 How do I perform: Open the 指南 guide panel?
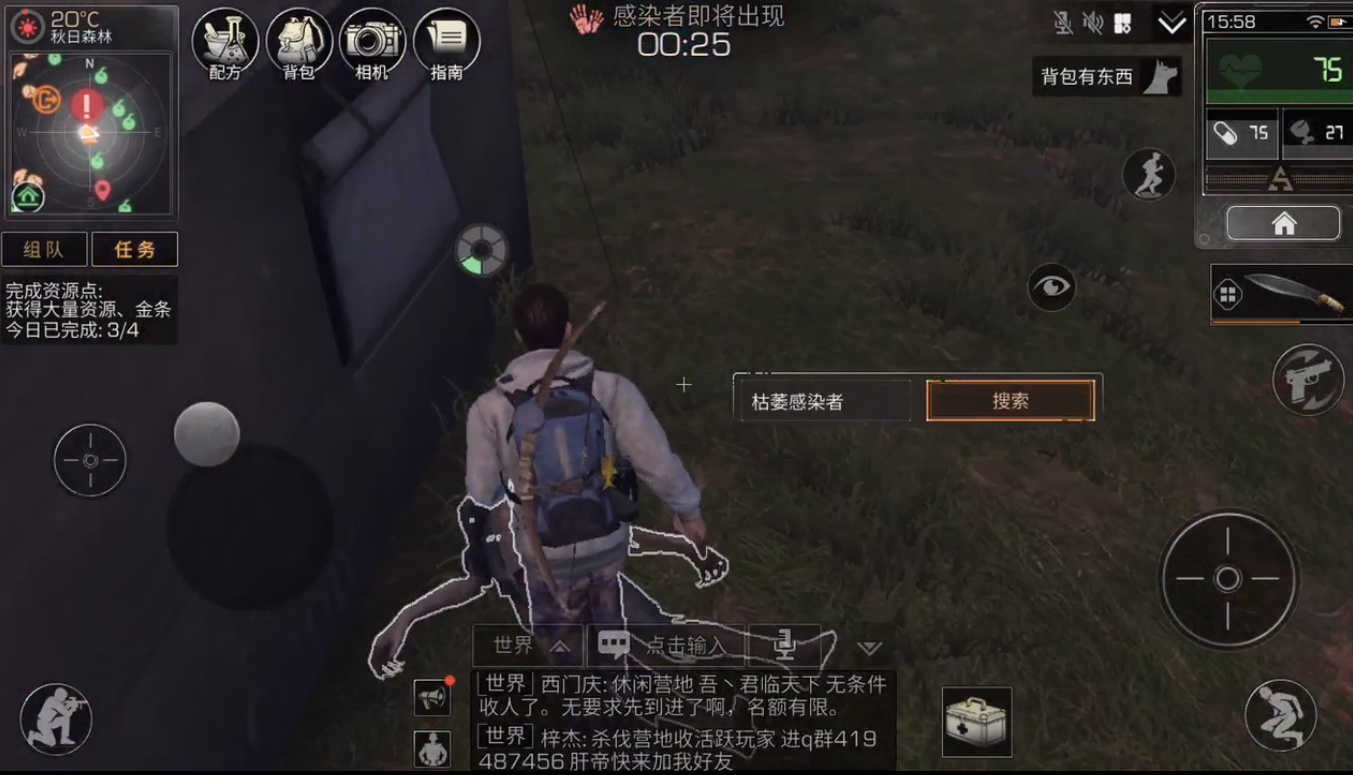point(446,44)
